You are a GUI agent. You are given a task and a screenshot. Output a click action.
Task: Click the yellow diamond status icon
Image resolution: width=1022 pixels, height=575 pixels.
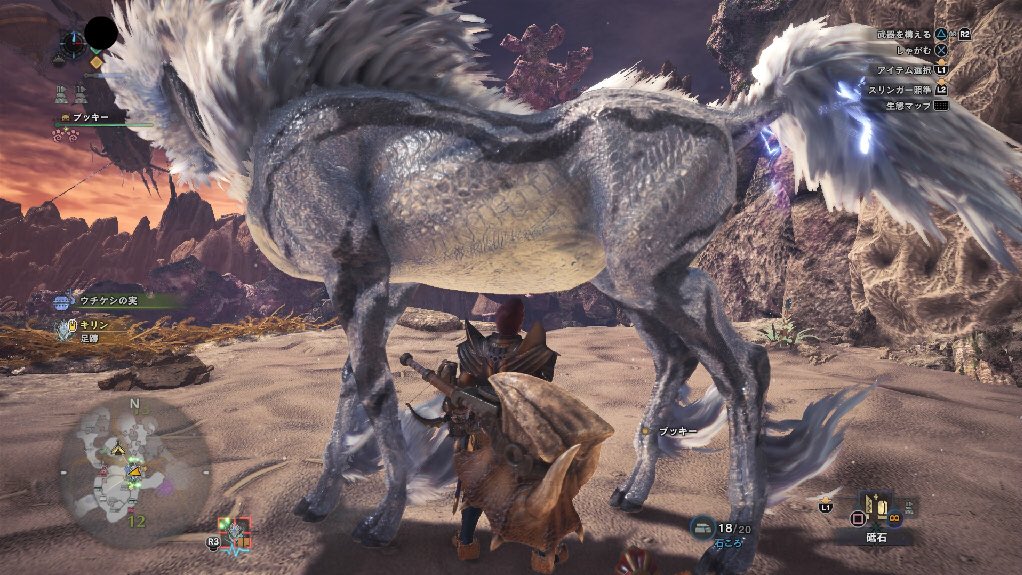coord(96,62)
